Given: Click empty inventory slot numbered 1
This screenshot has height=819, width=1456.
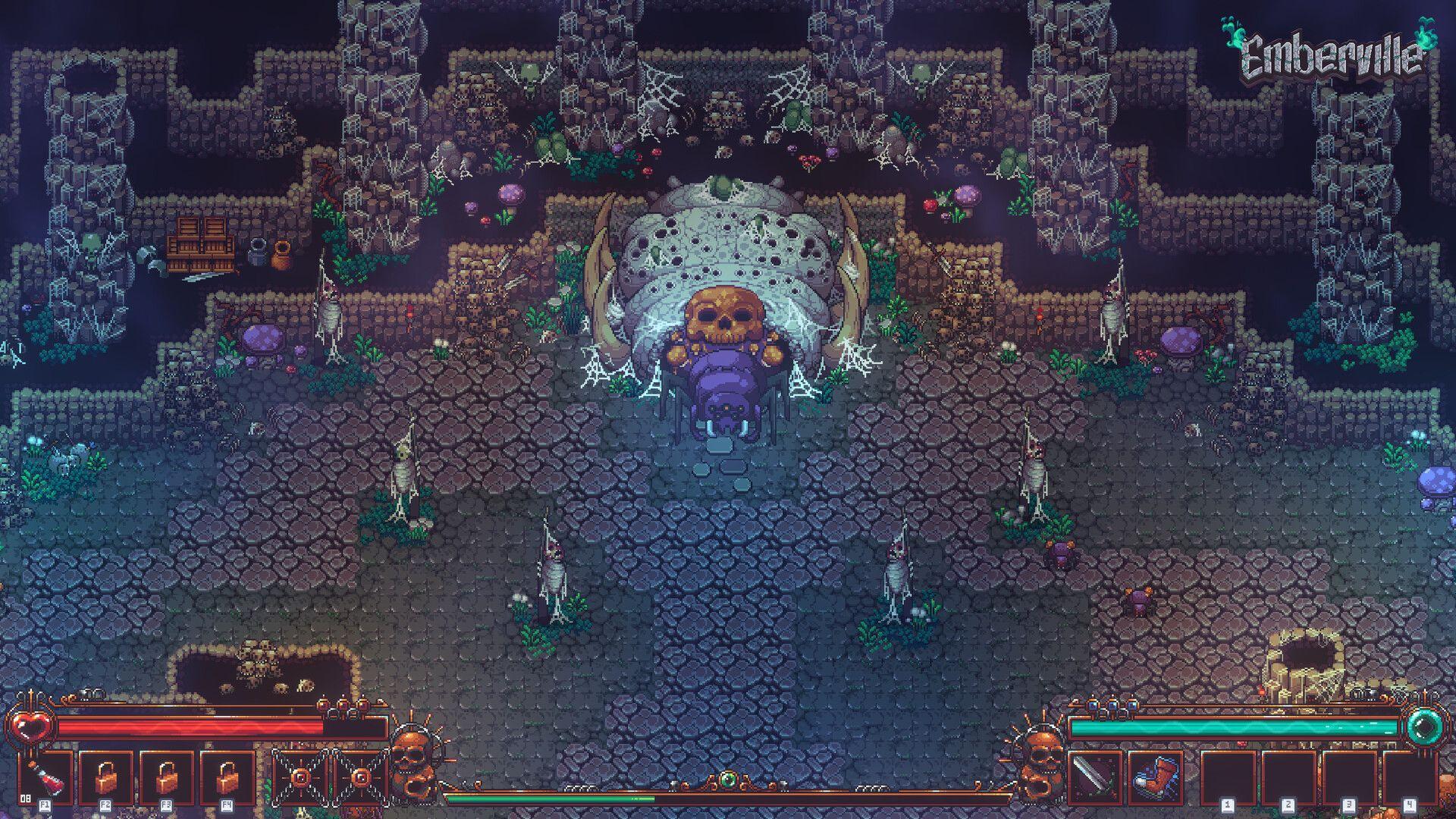Looking at the screenshot, I should pyautogui.click(x=1228, y=777).
